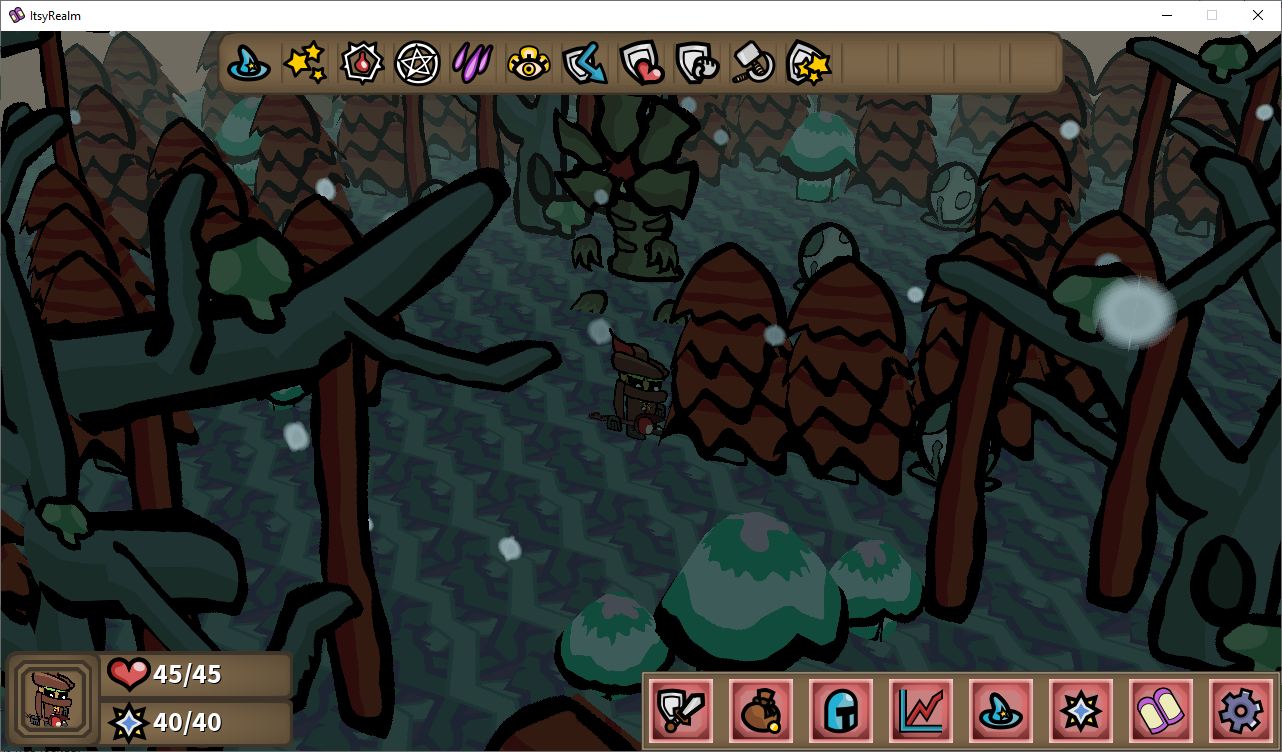Use the three yellow stars ability

pyautogui.click(x=304, y=63)
